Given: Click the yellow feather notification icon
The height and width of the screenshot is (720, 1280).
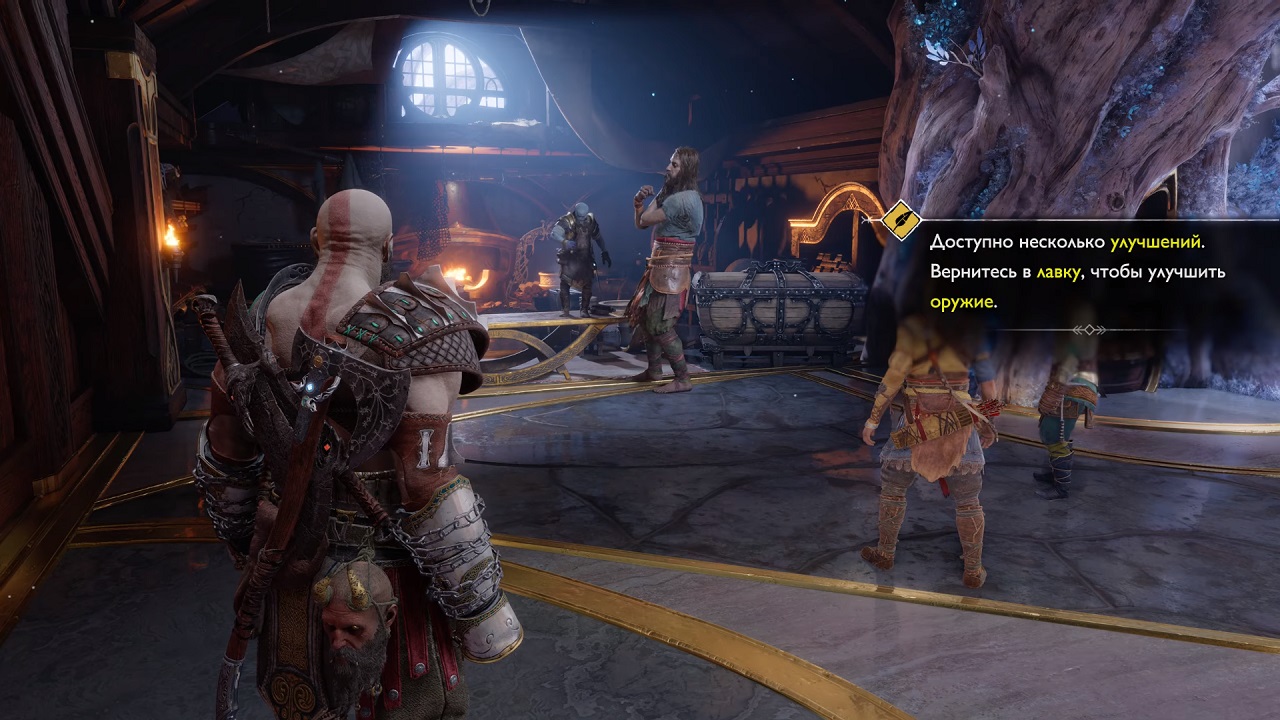Looking at the screenshot, I should [901, 220].
